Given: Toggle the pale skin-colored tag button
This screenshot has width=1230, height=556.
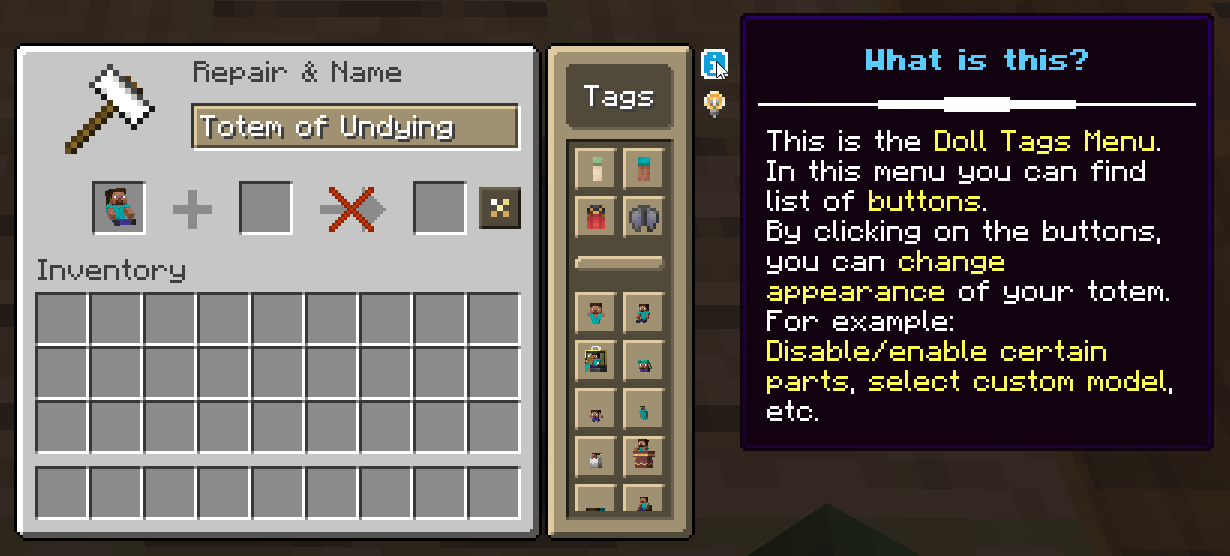Looking at the screenshot, I should pyautogui.click(x=595, y=168).
